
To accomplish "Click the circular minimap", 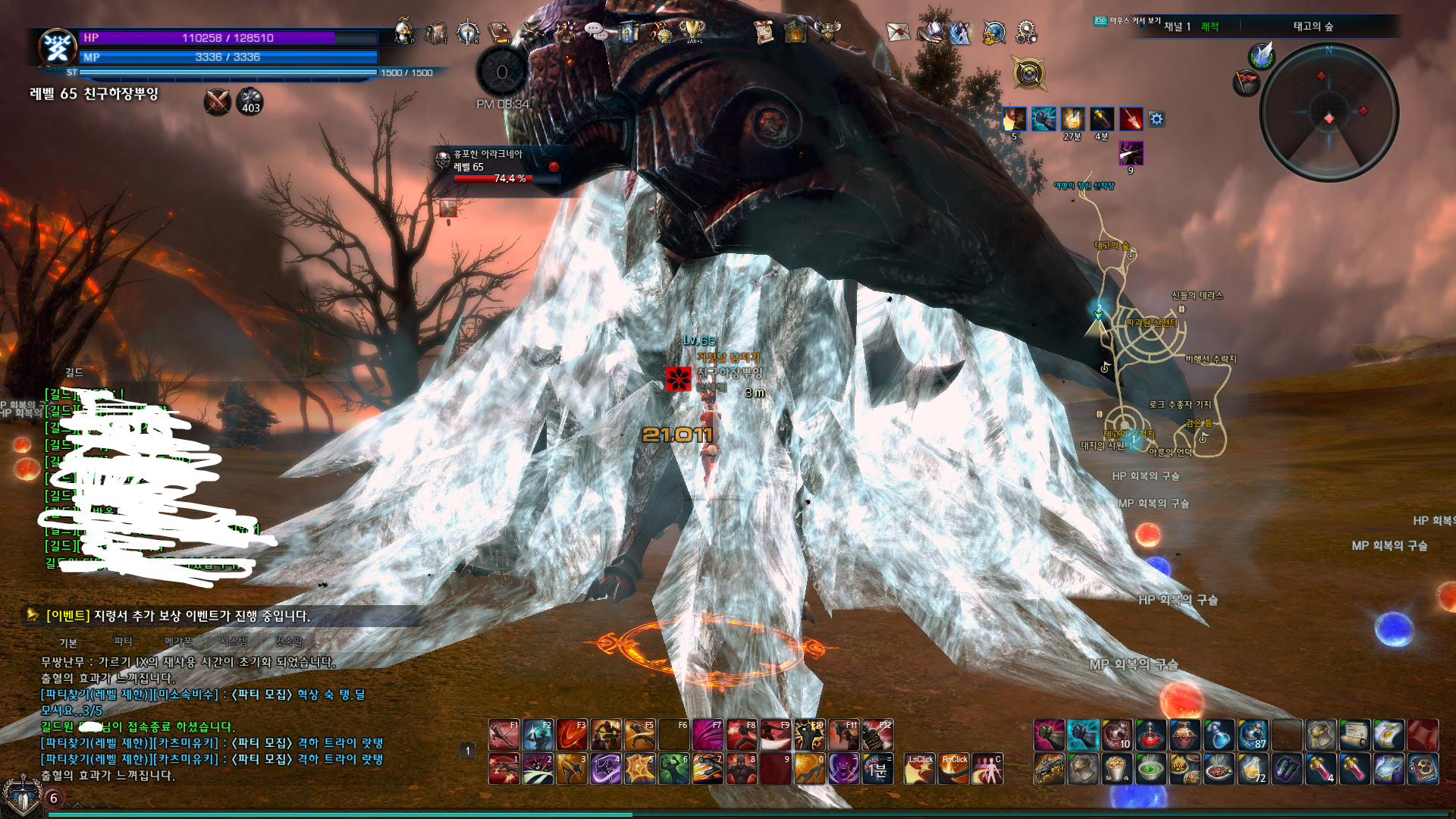I will (x=1329, y=112).
